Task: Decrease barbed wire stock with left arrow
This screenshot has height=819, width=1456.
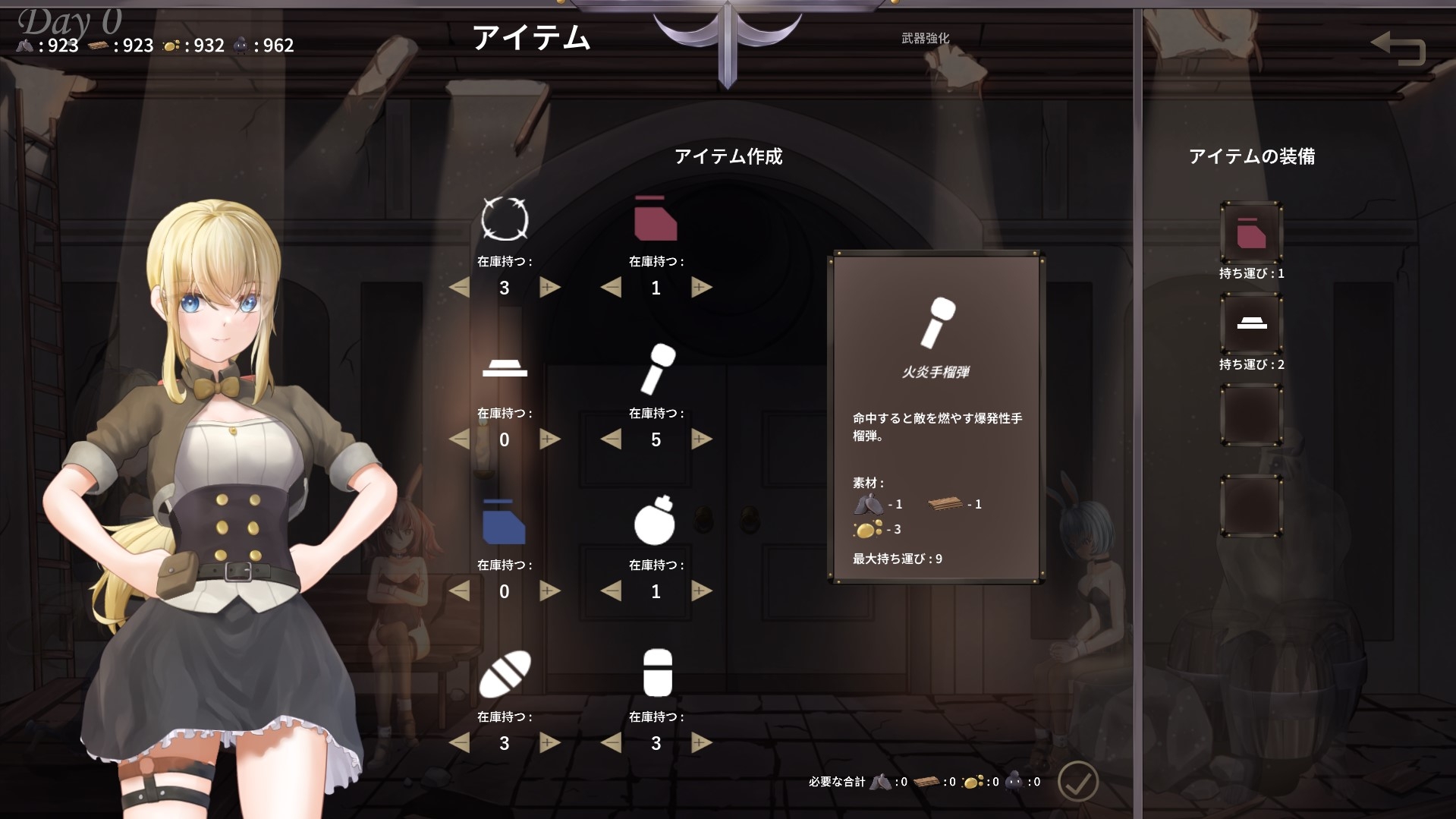Action: click(459, 288)
